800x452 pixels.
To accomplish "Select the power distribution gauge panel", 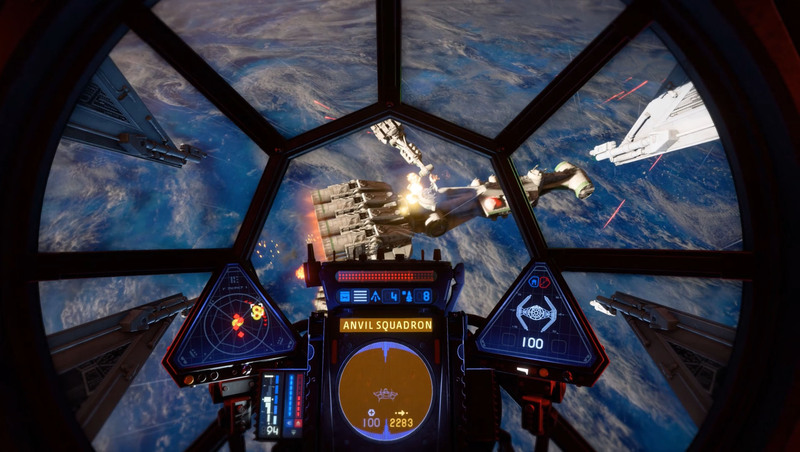I will pos(281,402).
